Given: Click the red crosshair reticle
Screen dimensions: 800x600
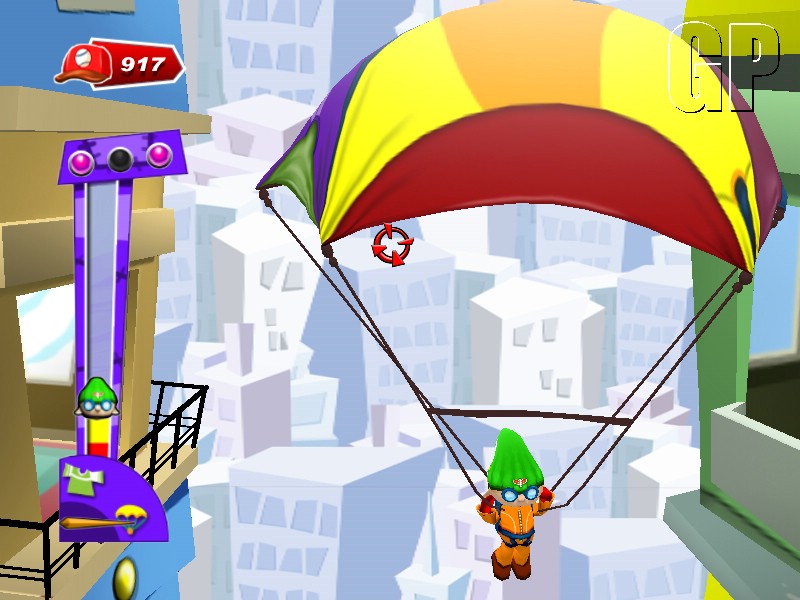Looking at the screenshot, I should coord(389,244).
